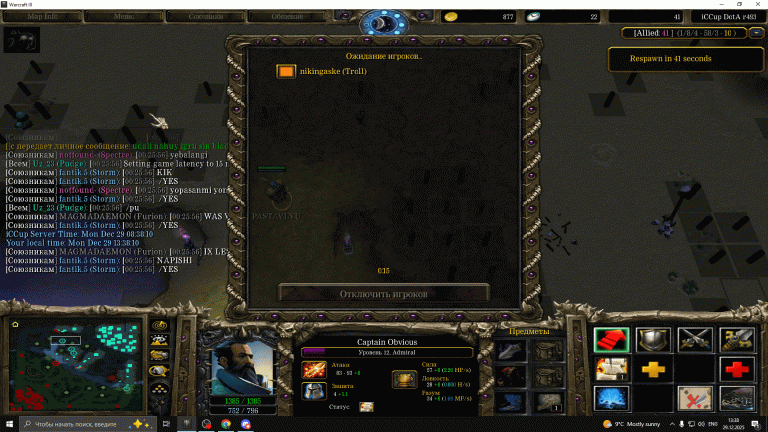Image resolution: width=768 pixels, height=432 pixels.
Task: Open the Windows taskbar search box
Action: tap(90, 424)
